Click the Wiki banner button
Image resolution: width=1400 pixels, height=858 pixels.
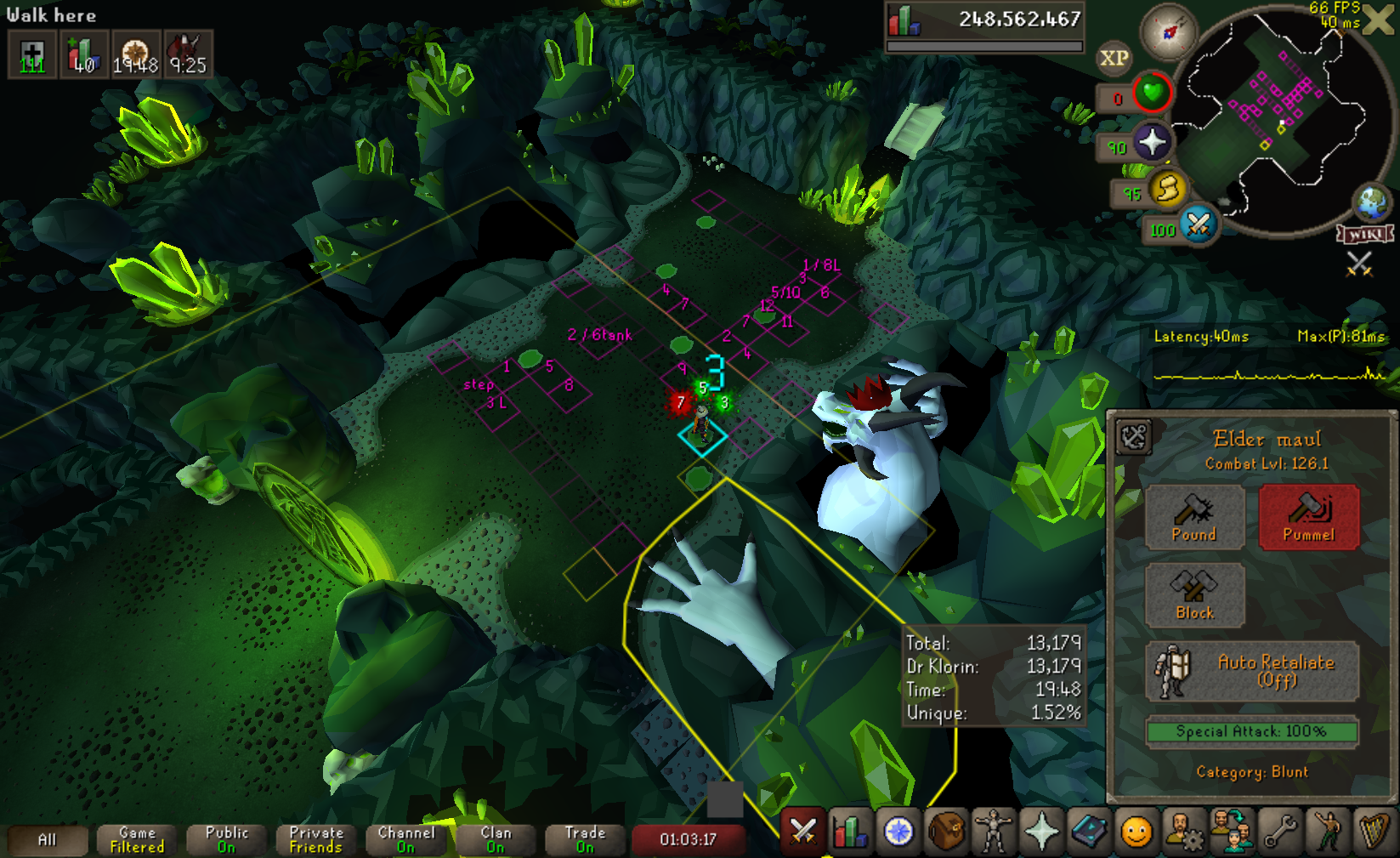click(x=1366, y=234)
